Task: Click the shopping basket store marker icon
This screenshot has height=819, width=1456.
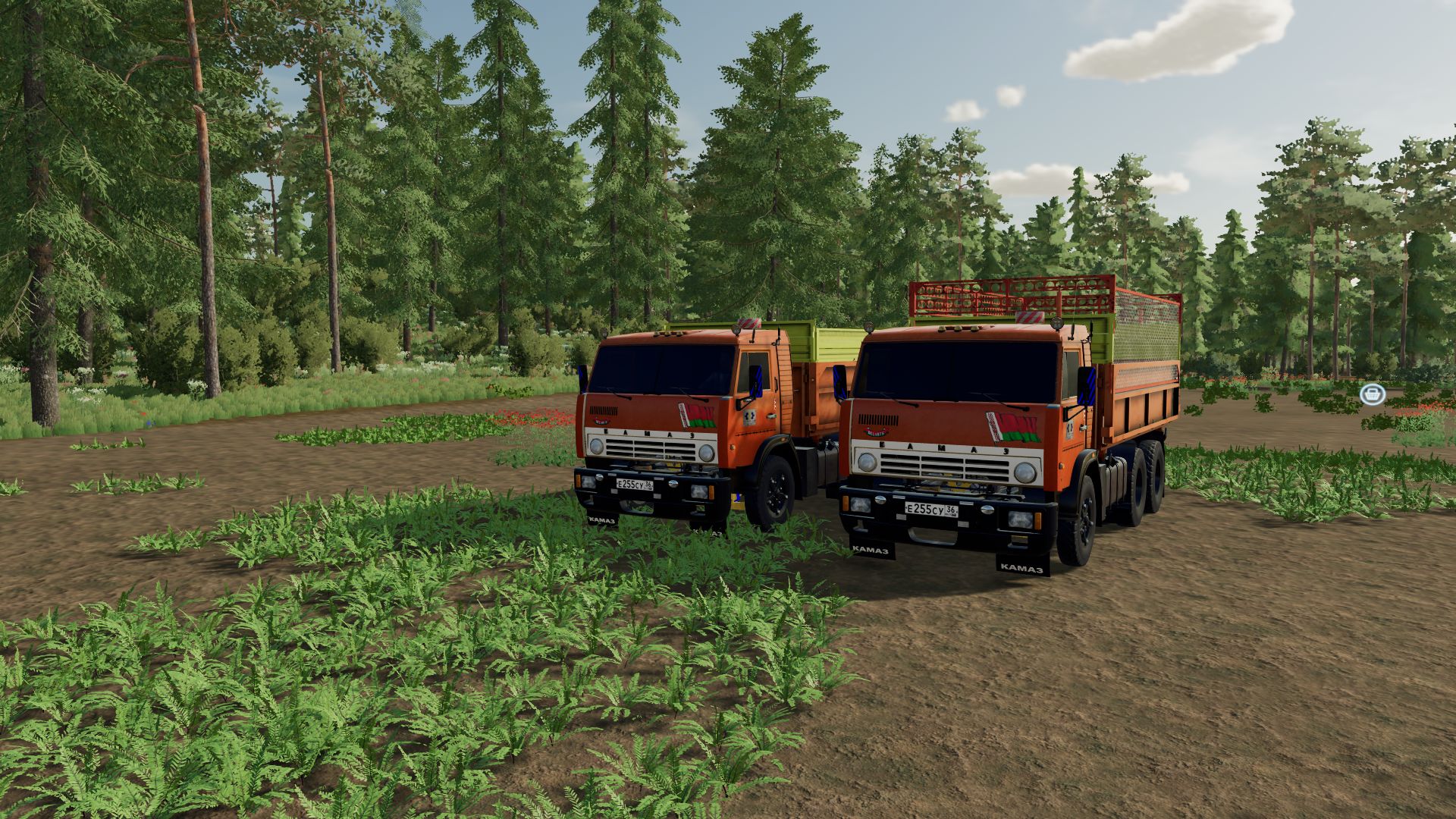Action: click(x=1372, y=394)
